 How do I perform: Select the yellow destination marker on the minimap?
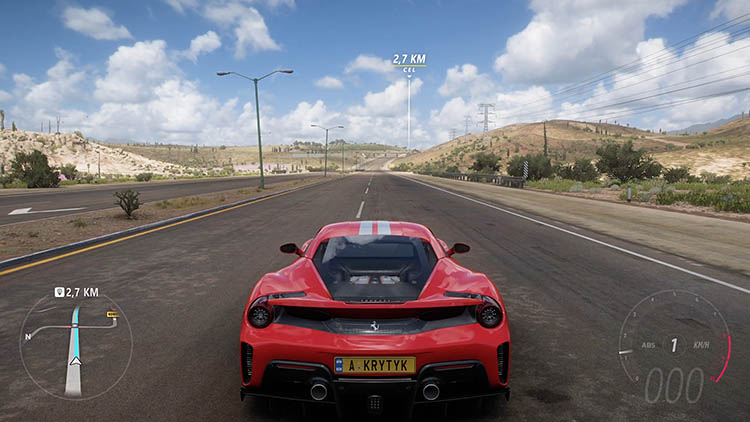click(112, 315)
